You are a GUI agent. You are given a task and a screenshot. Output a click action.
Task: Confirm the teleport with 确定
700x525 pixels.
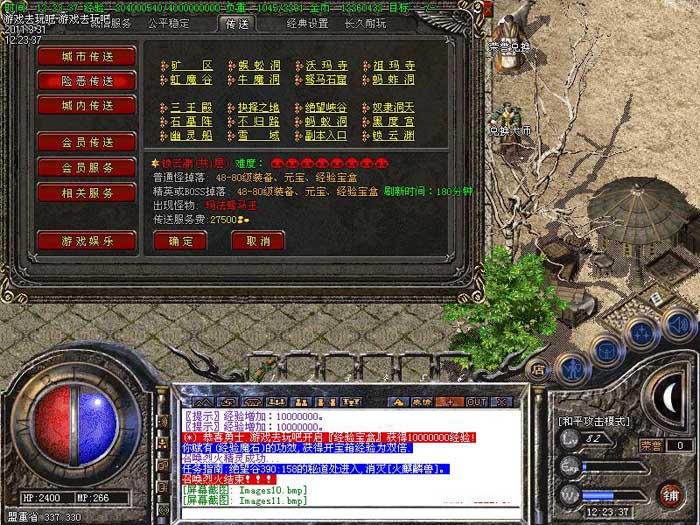180,241
